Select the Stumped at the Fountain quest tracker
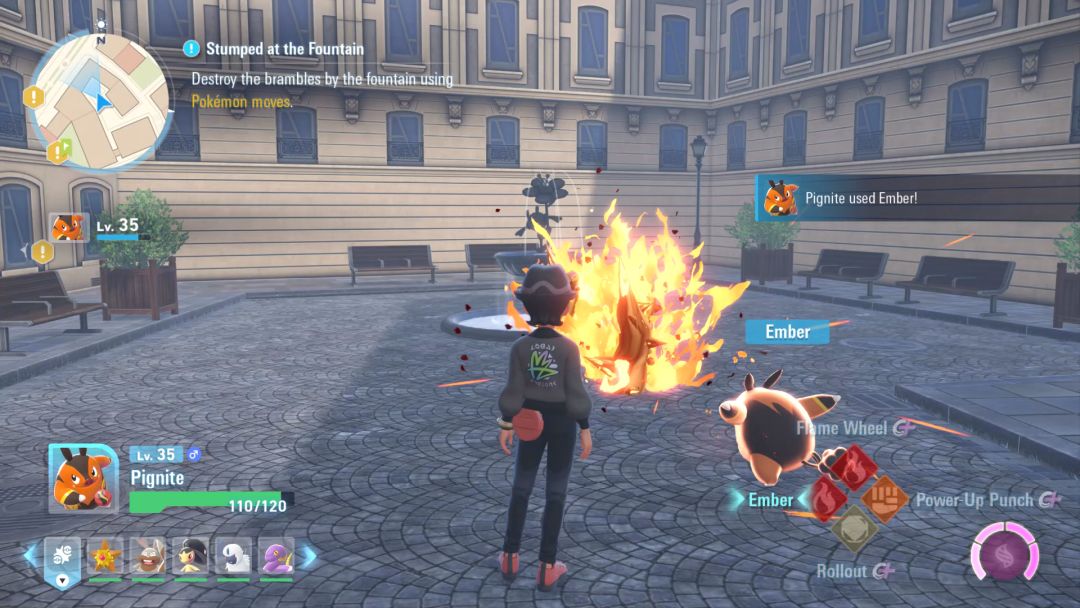 pyautogui.click(x=285, y=48)
